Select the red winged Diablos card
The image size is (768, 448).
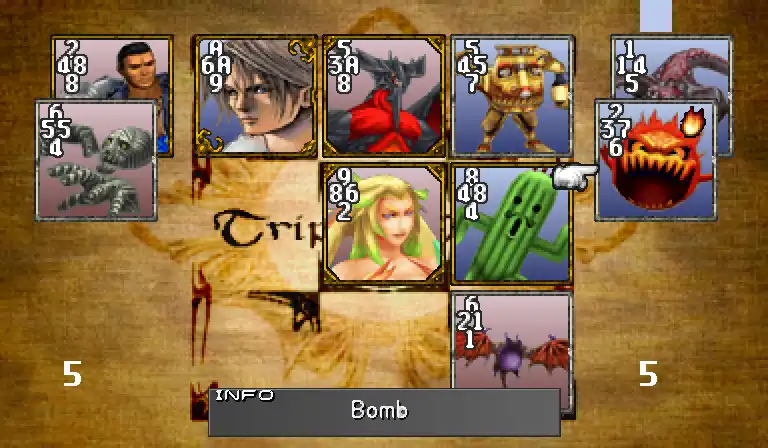coord(383,97)
